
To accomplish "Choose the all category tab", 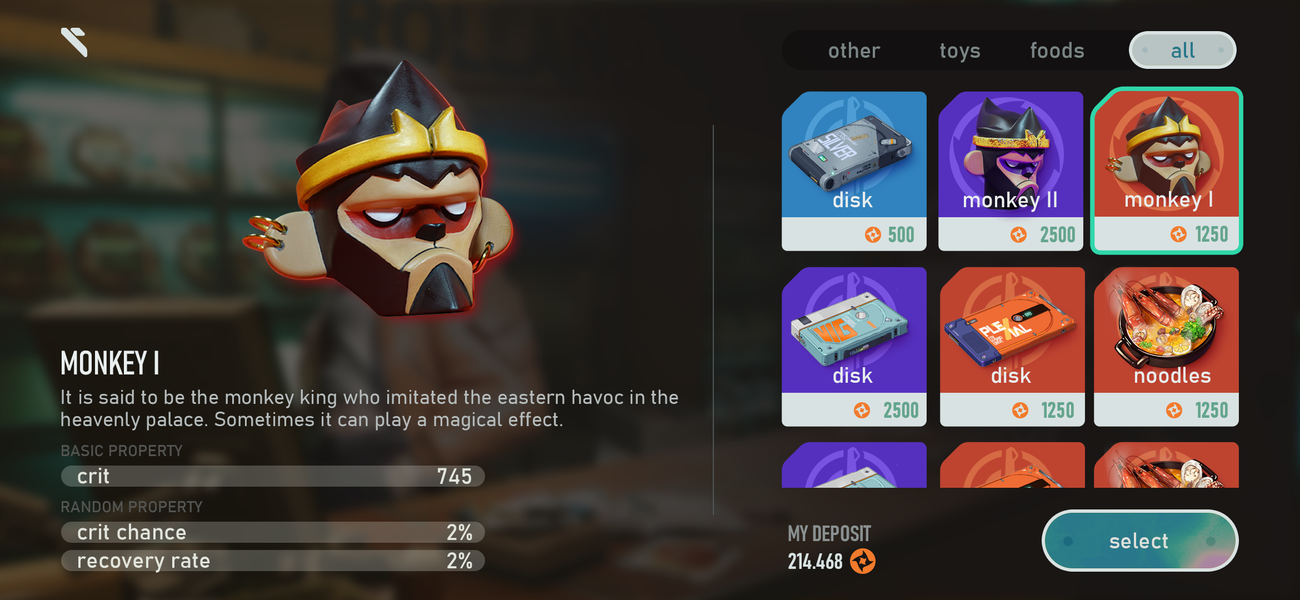I will (1182, 51).
